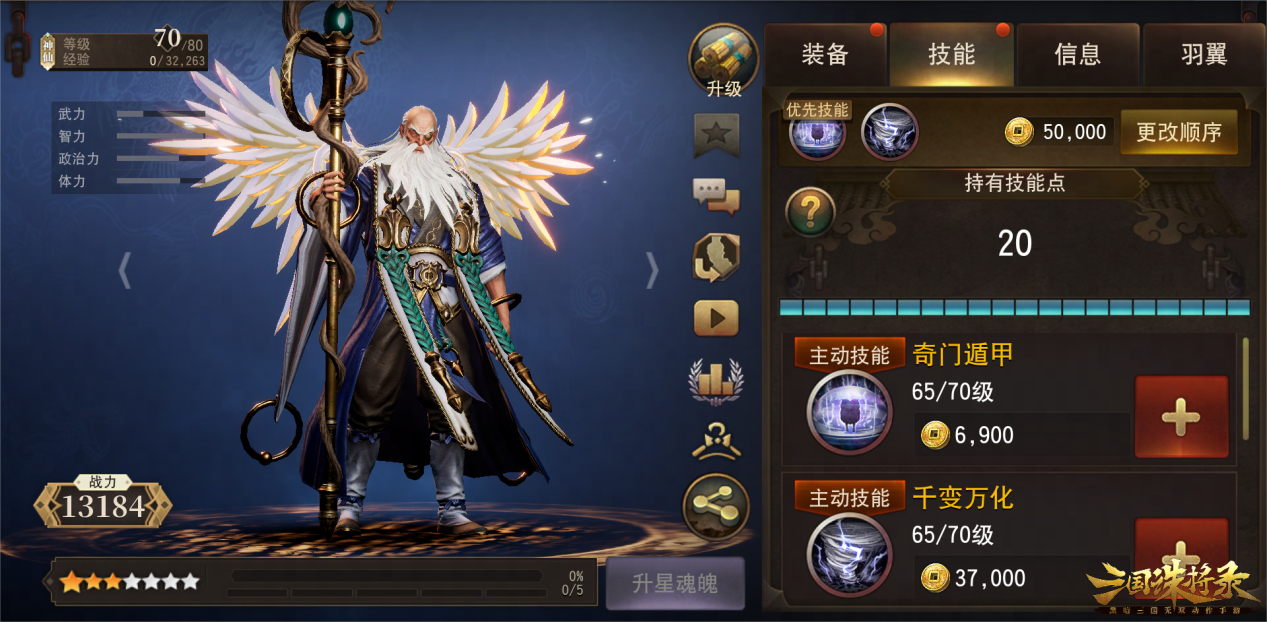The image size is (1267, 622).
Task: Select the 技能 skills tab
Action: pos(951,55)
